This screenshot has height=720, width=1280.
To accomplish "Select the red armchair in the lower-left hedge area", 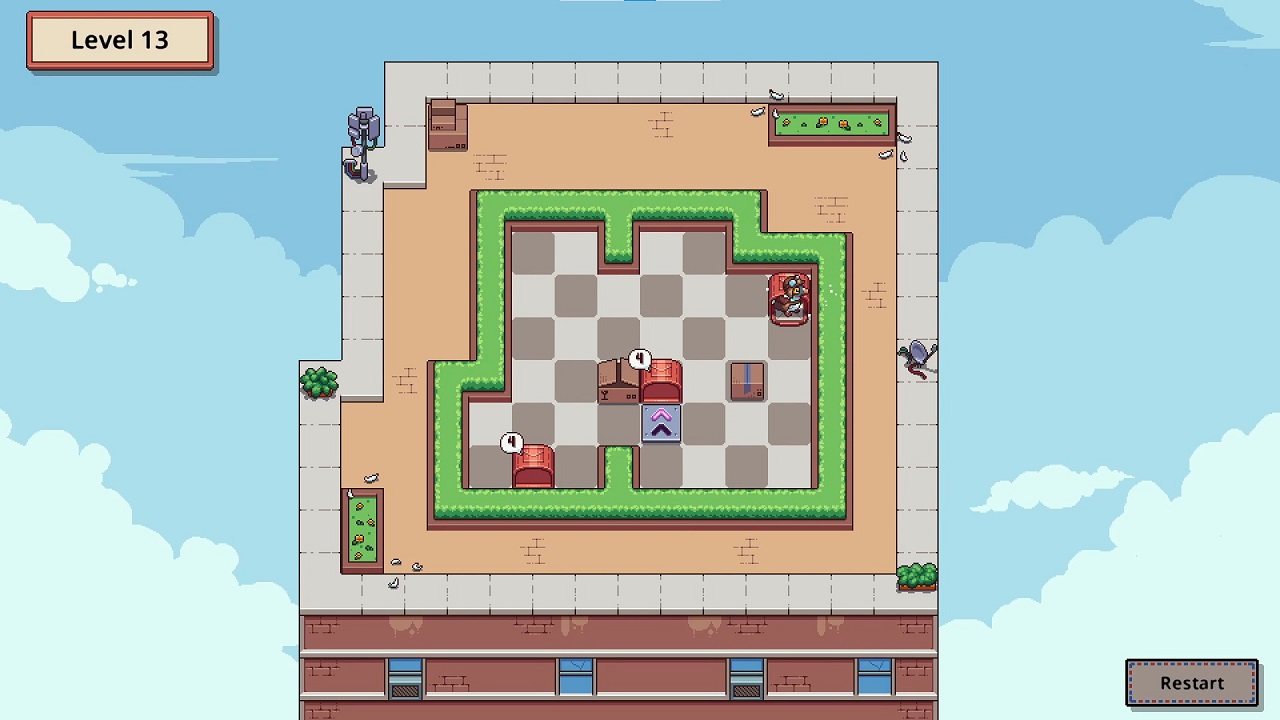I will (x=532, y=466).
